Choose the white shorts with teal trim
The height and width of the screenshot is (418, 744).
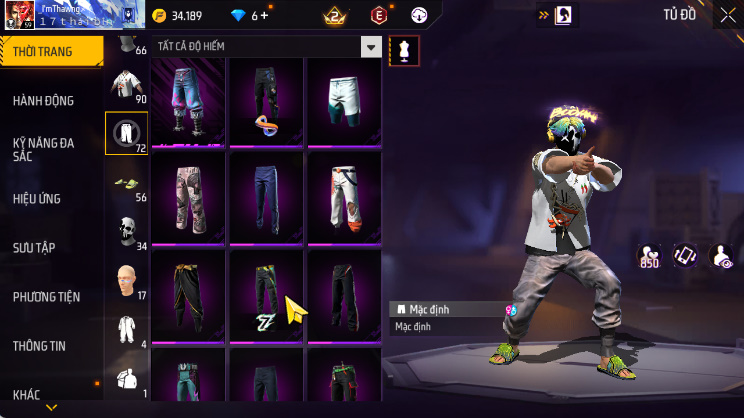[343, 100]
